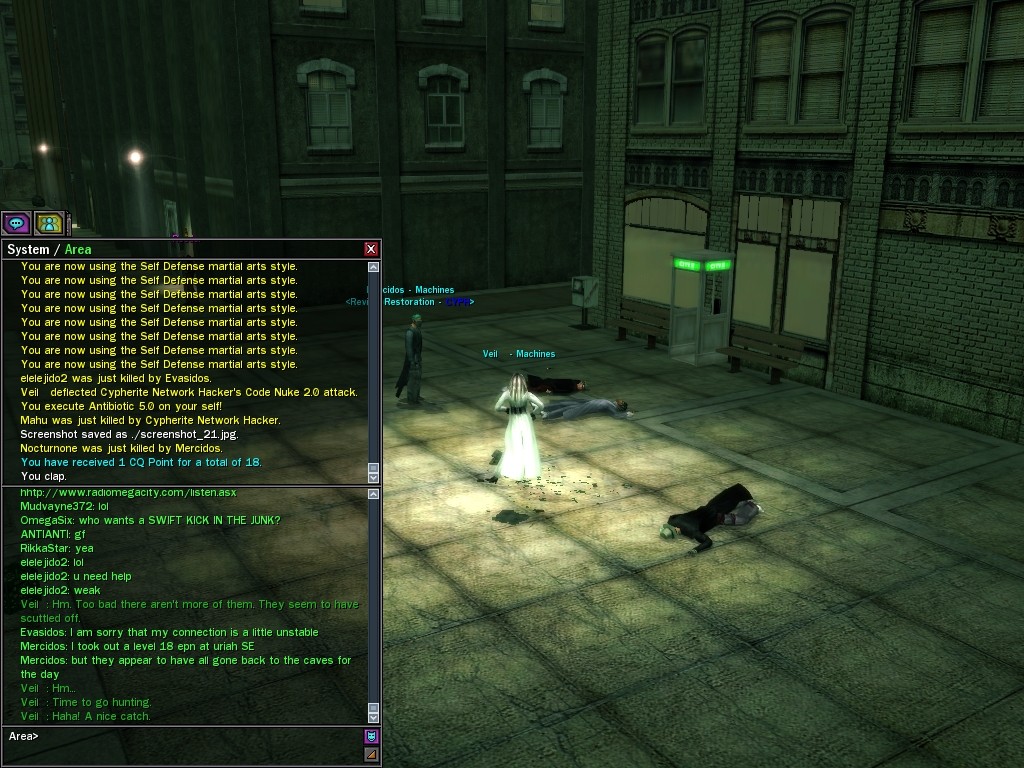Open the team members icon
This screenshot has height=768, width=1024.
click(48, 223)
